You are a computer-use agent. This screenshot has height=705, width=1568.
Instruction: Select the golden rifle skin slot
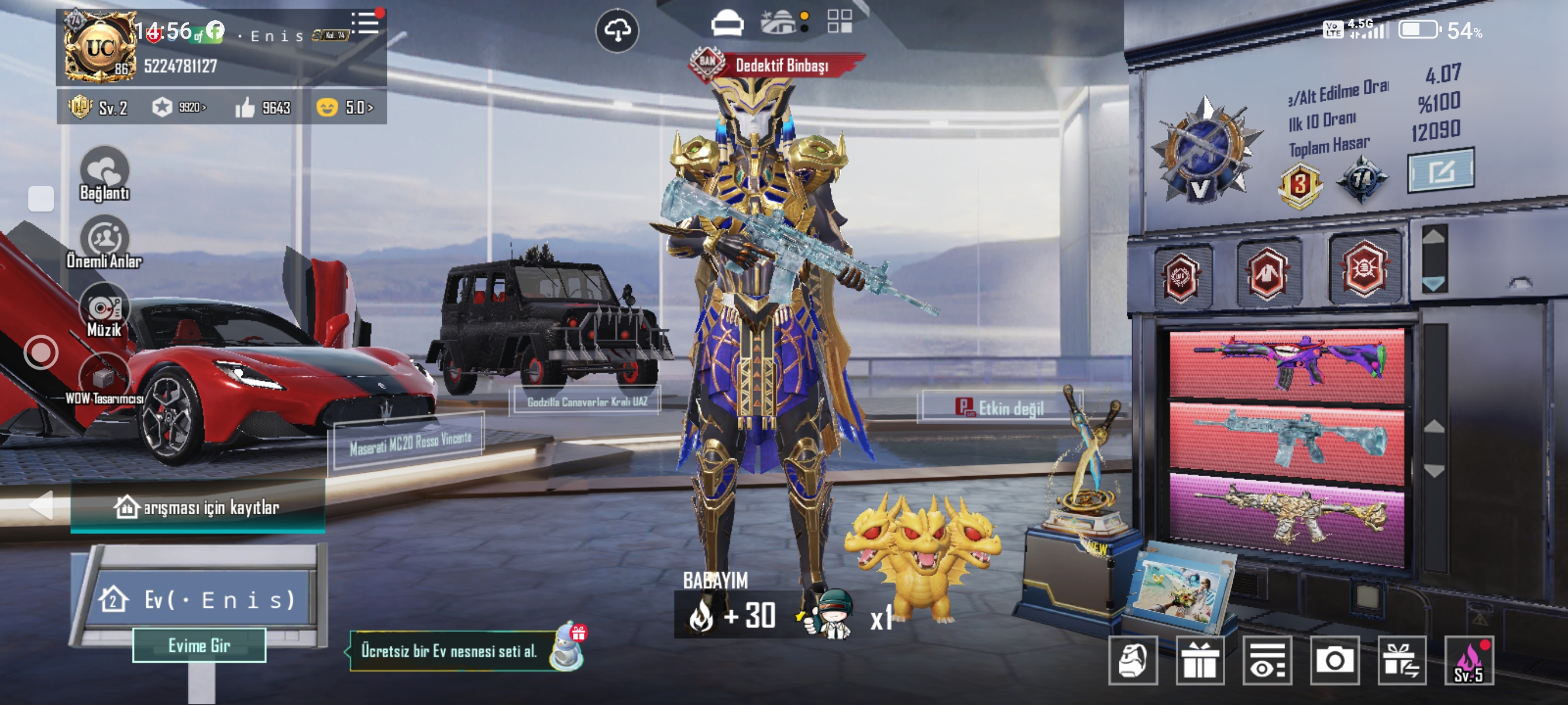click(1287, 517)
